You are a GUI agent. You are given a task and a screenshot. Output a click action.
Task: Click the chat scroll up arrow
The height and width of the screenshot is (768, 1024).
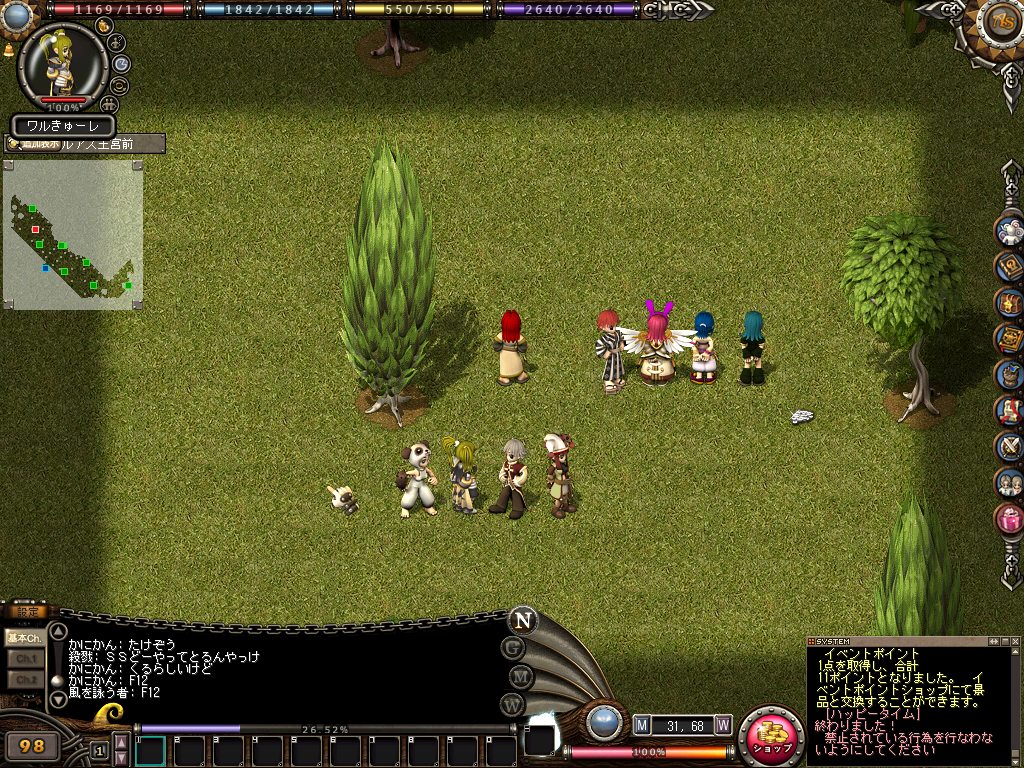pos(58,631)
